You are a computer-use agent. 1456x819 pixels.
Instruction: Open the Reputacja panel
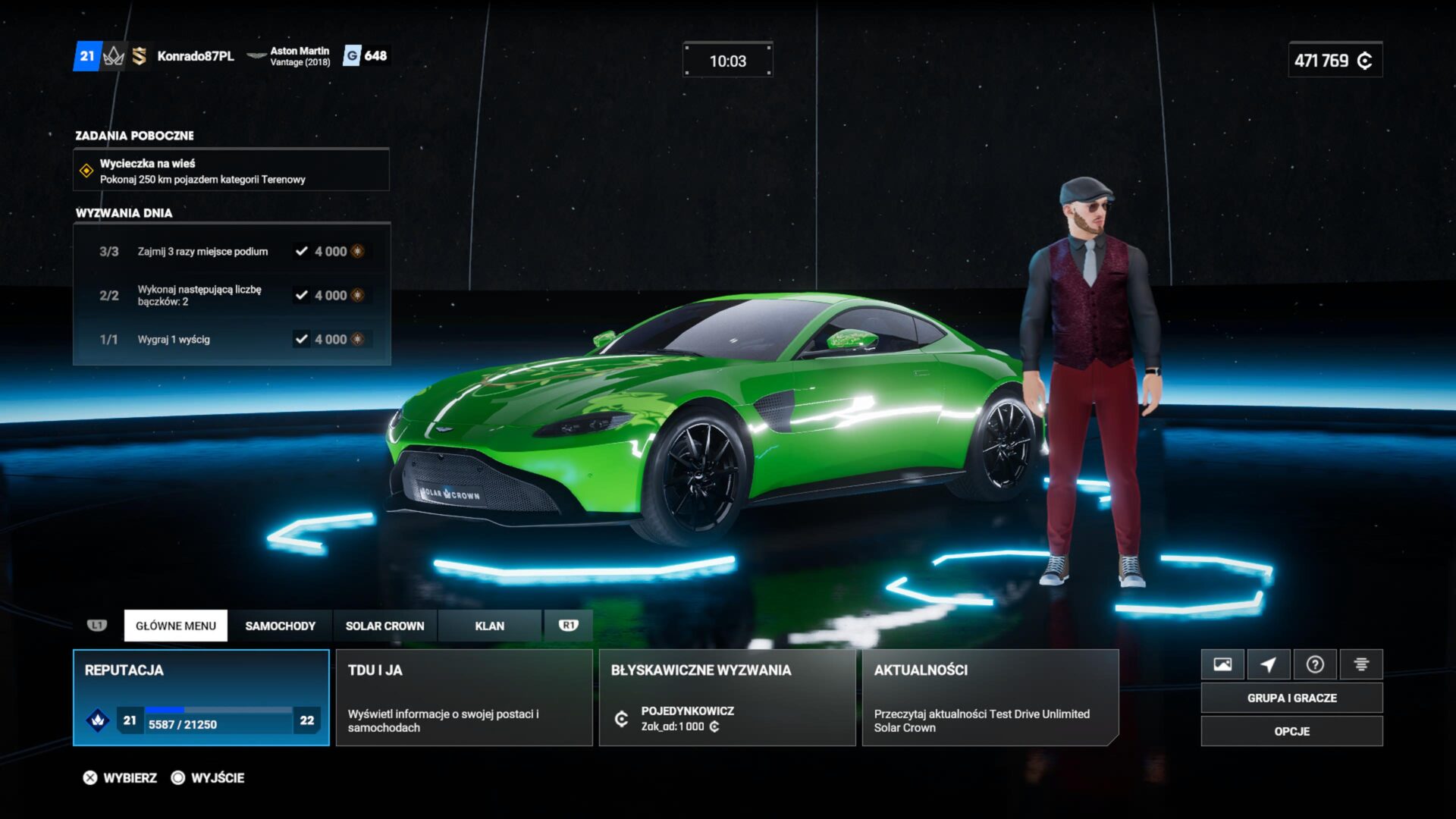click(x=201, y=697)
